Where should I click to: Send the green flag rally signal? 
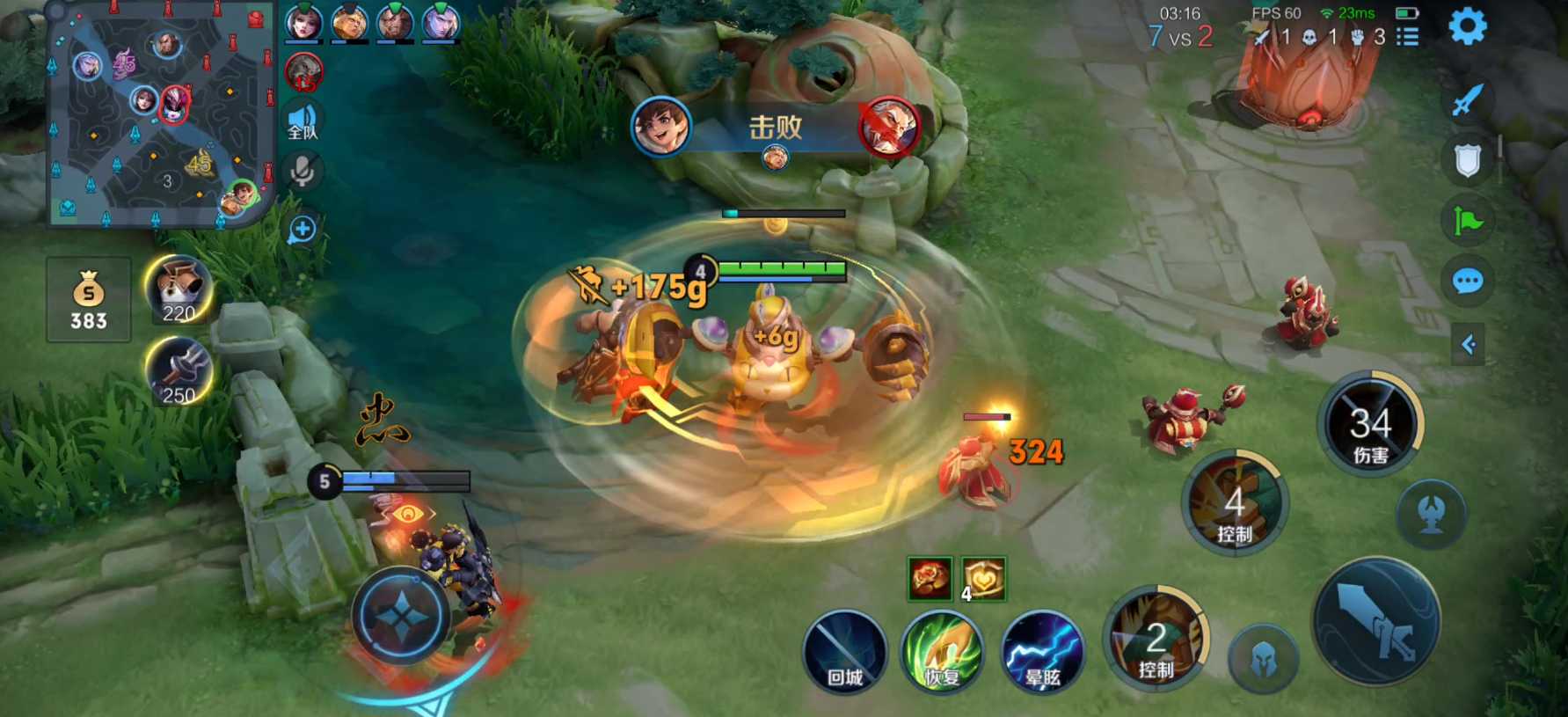(1467, 220)
